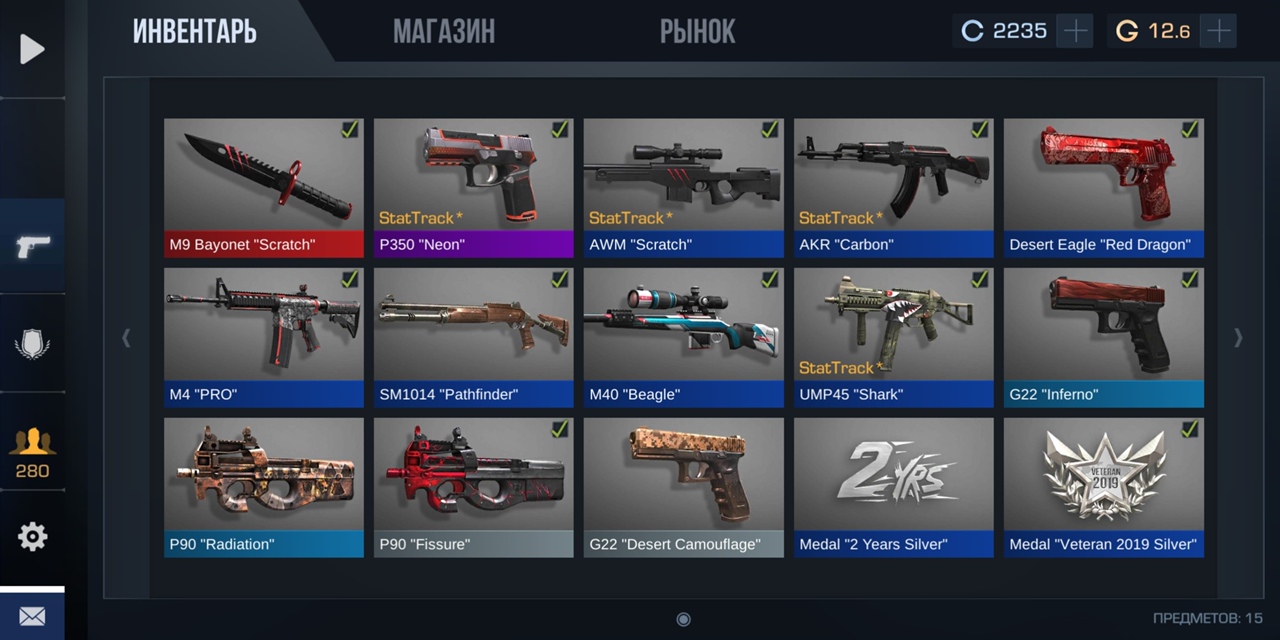Go to the next inventory page arrow
The height and width of the screenshot is (640, 1280).
(x=1238, y=338)
